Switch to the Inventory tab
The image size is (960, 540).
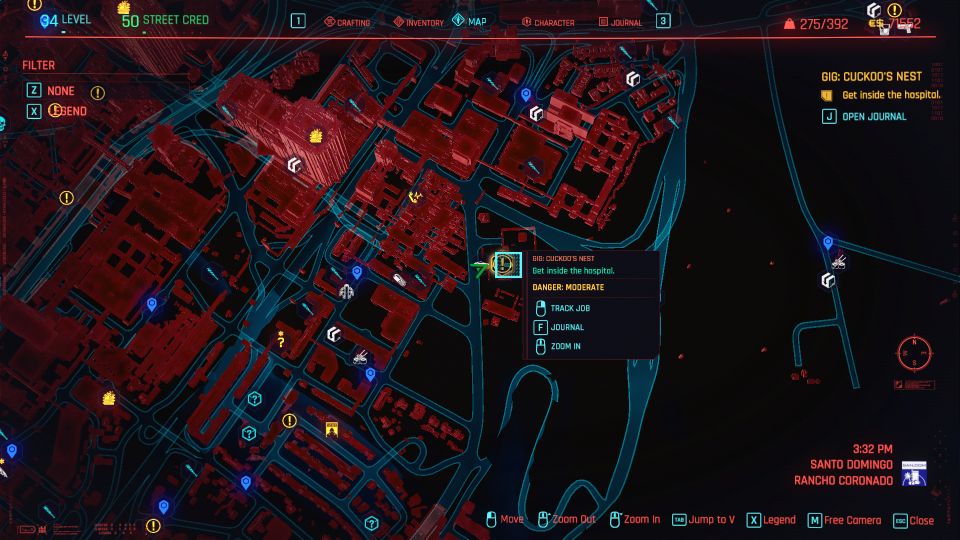point(425,21)
